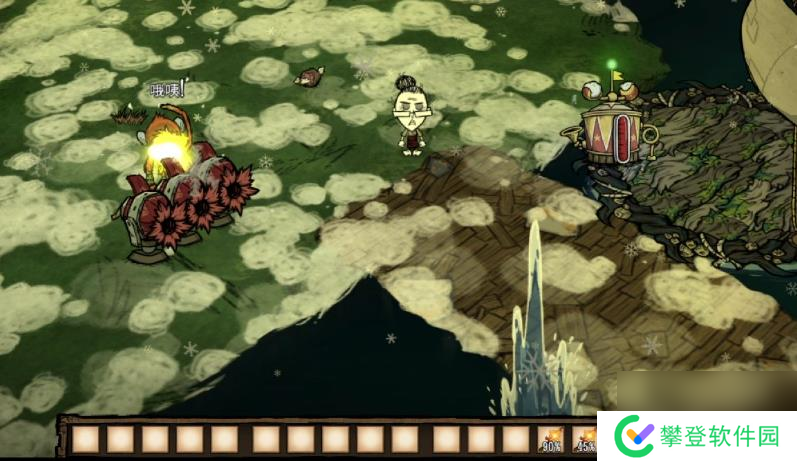
Task: Select the inventory item showing 90% durability
Action: point(551,439)
